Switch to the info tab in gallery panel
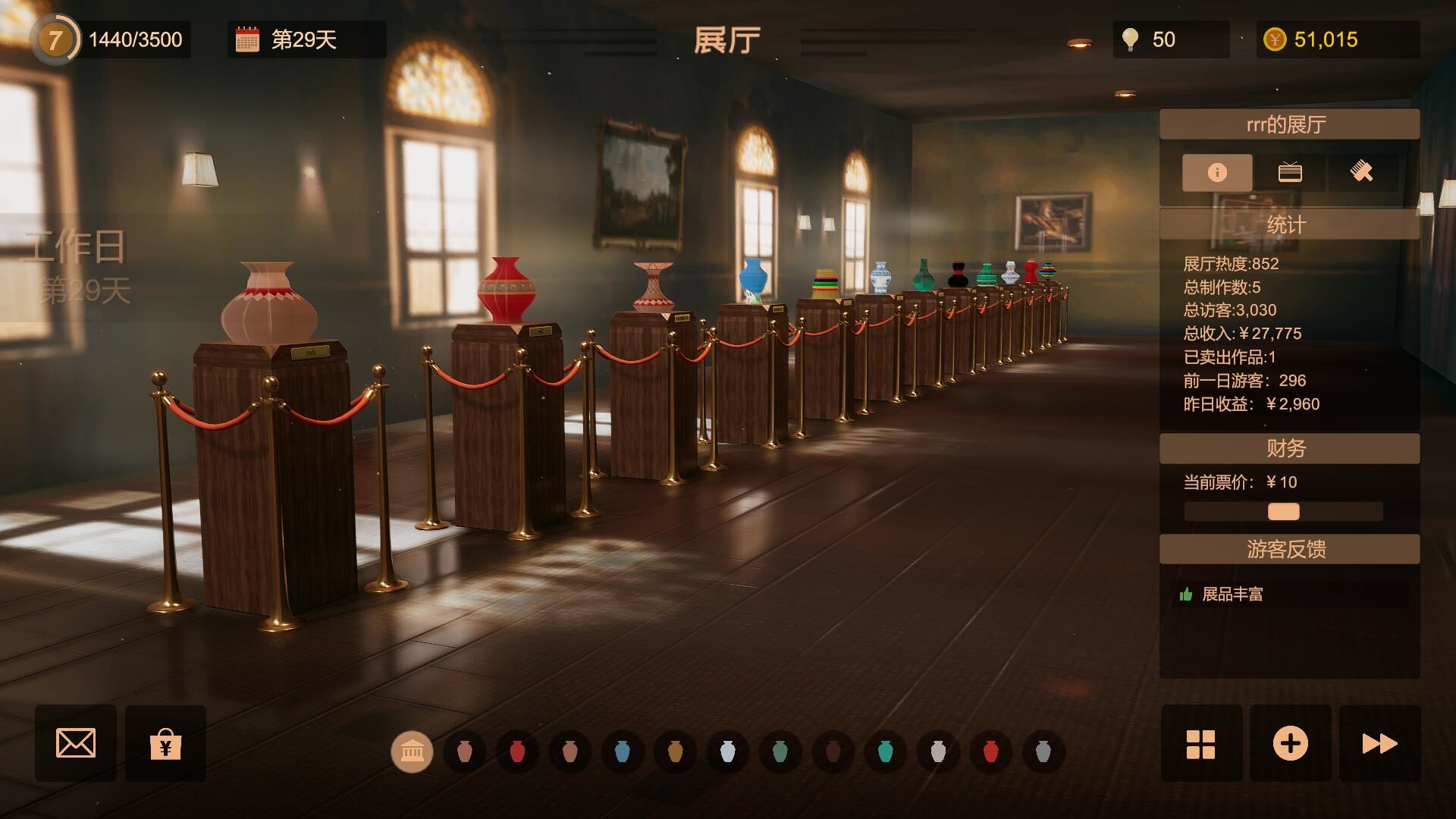1456x819 pixels. click(1217, 173)
